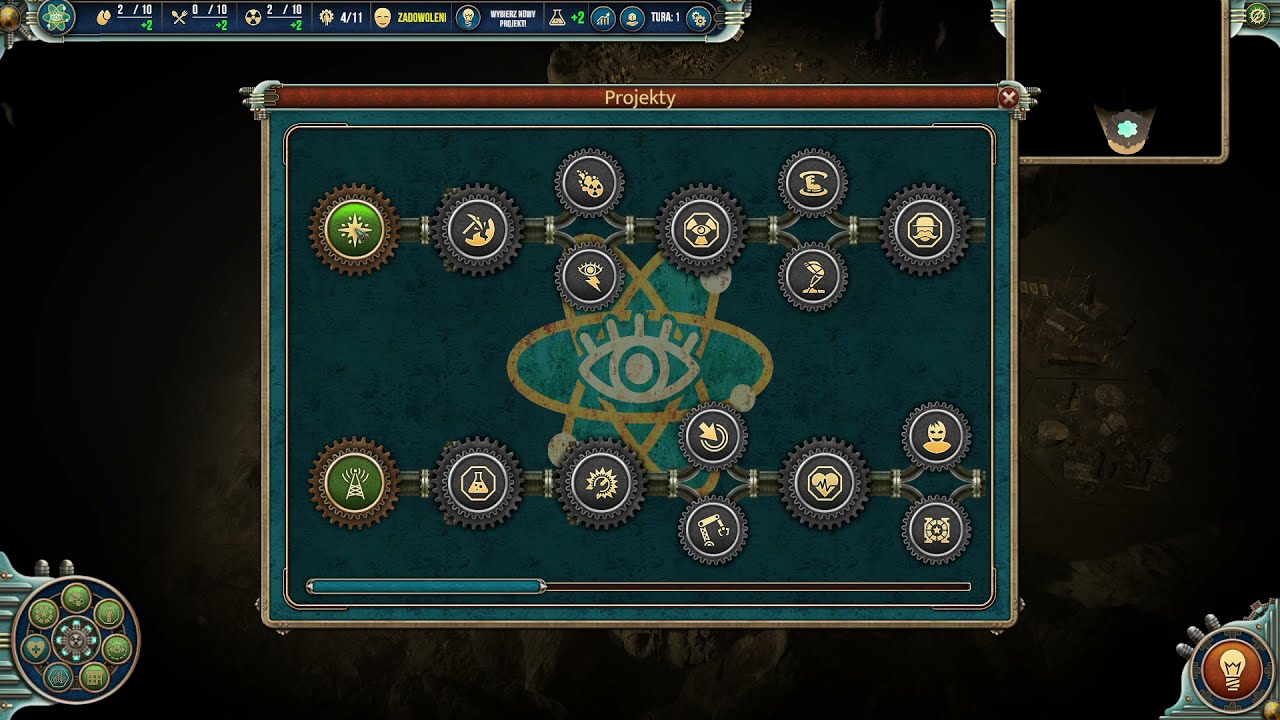Click the project tree horizontal scrollbar
Screen dimensions: 1280x720
[426, 586]
